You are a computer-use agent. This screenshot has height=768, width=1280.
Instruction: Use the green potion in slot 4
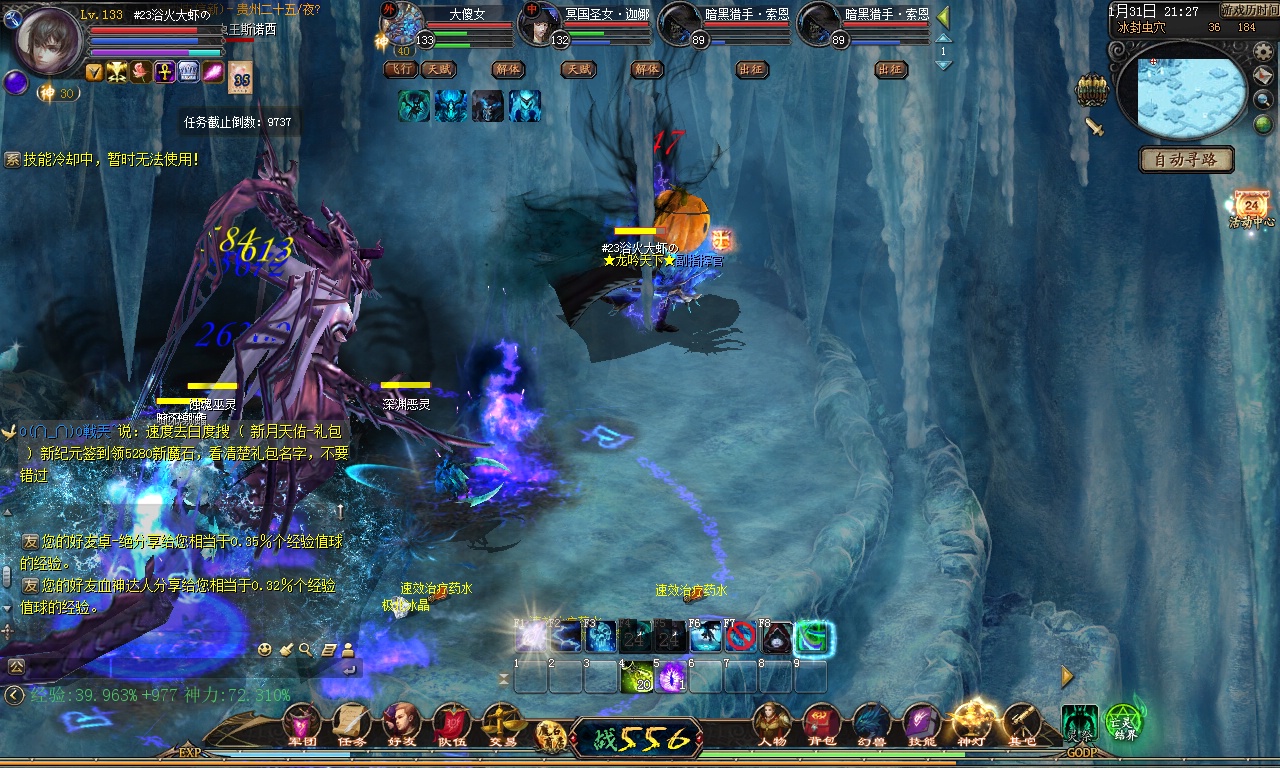point(636,678)
